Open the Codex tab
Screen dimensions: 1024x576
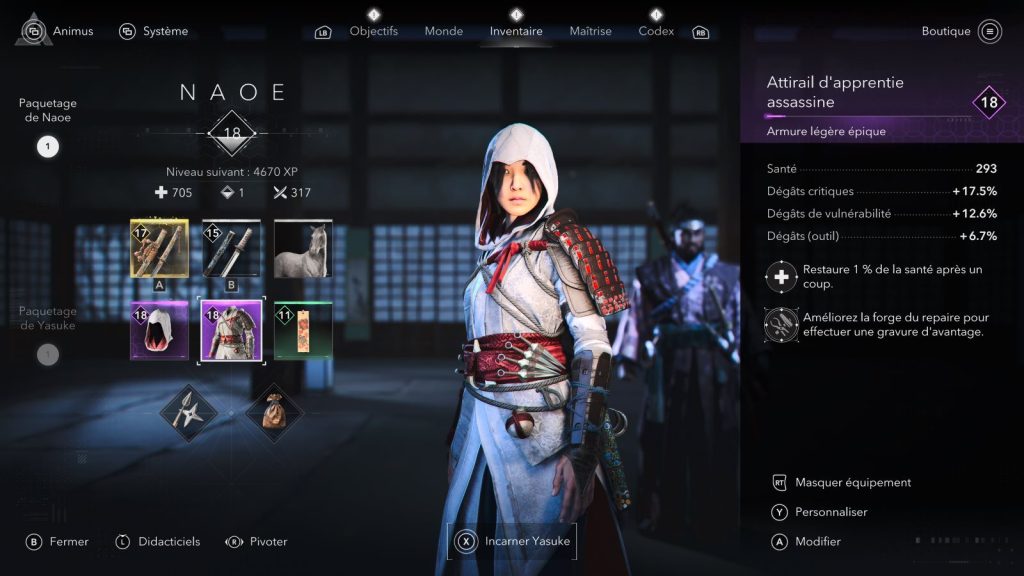[656, 31]
